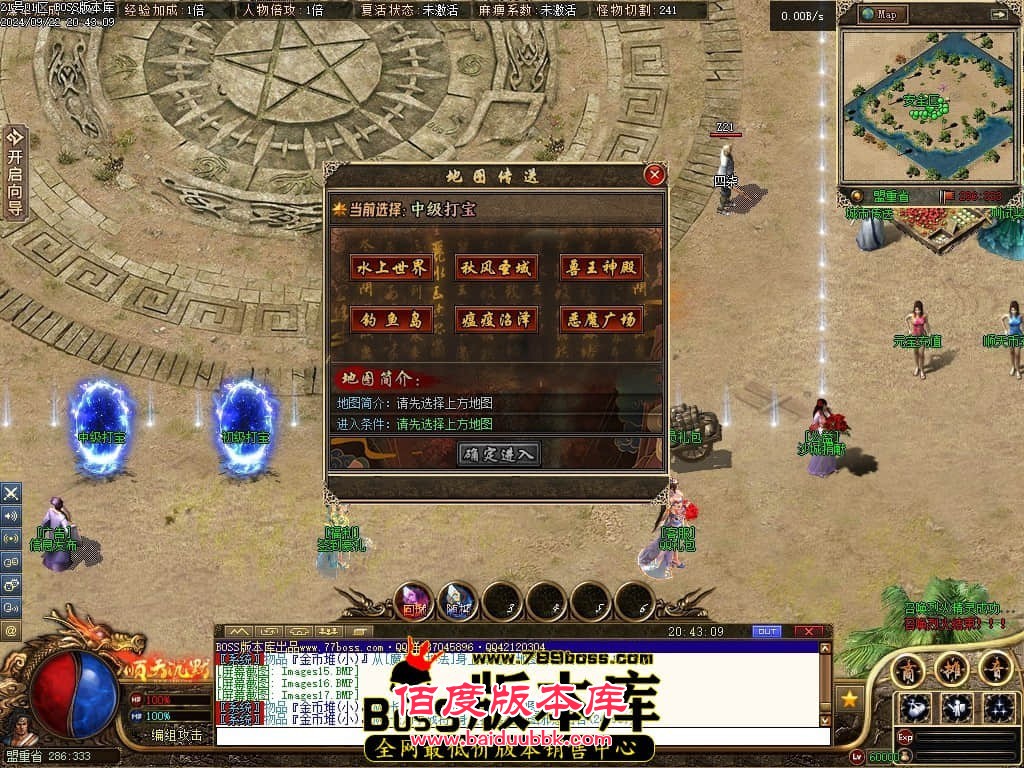Use the first hotbar skill 回城

pos(414,601)
